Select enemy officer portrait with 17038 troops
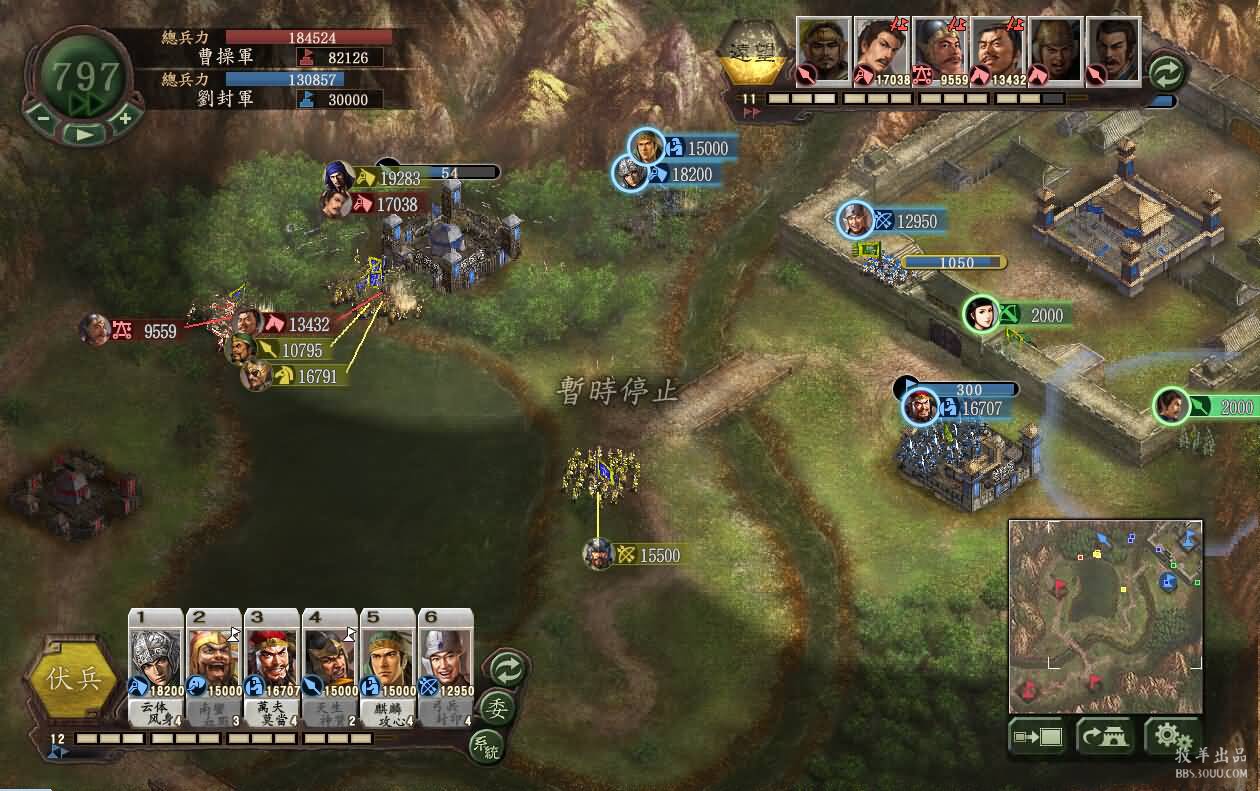Viewport: 1260px width, 791px height. click(x=882, y=50)
